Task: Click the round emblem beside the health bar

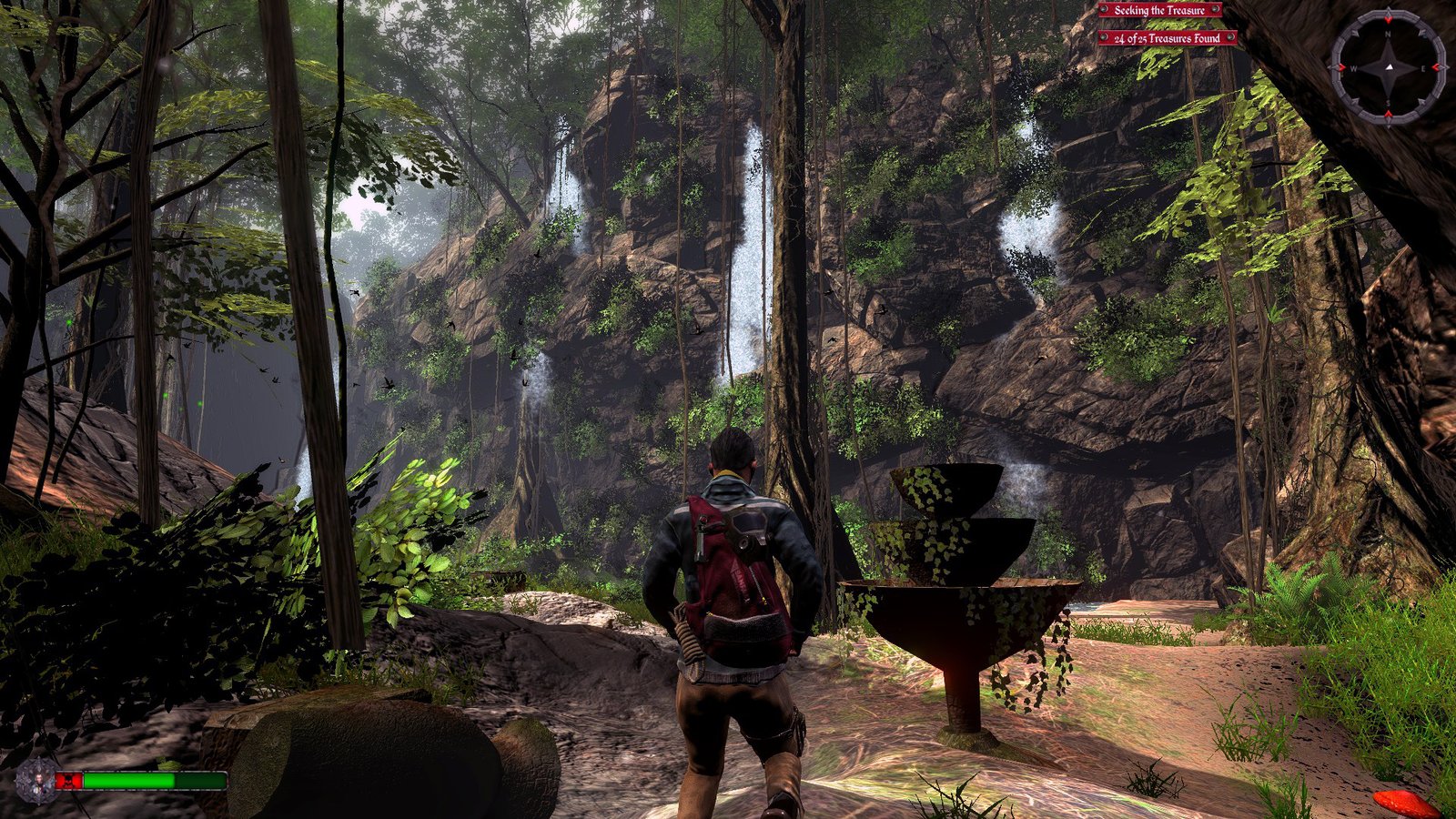Action: (x=35, y=781)
